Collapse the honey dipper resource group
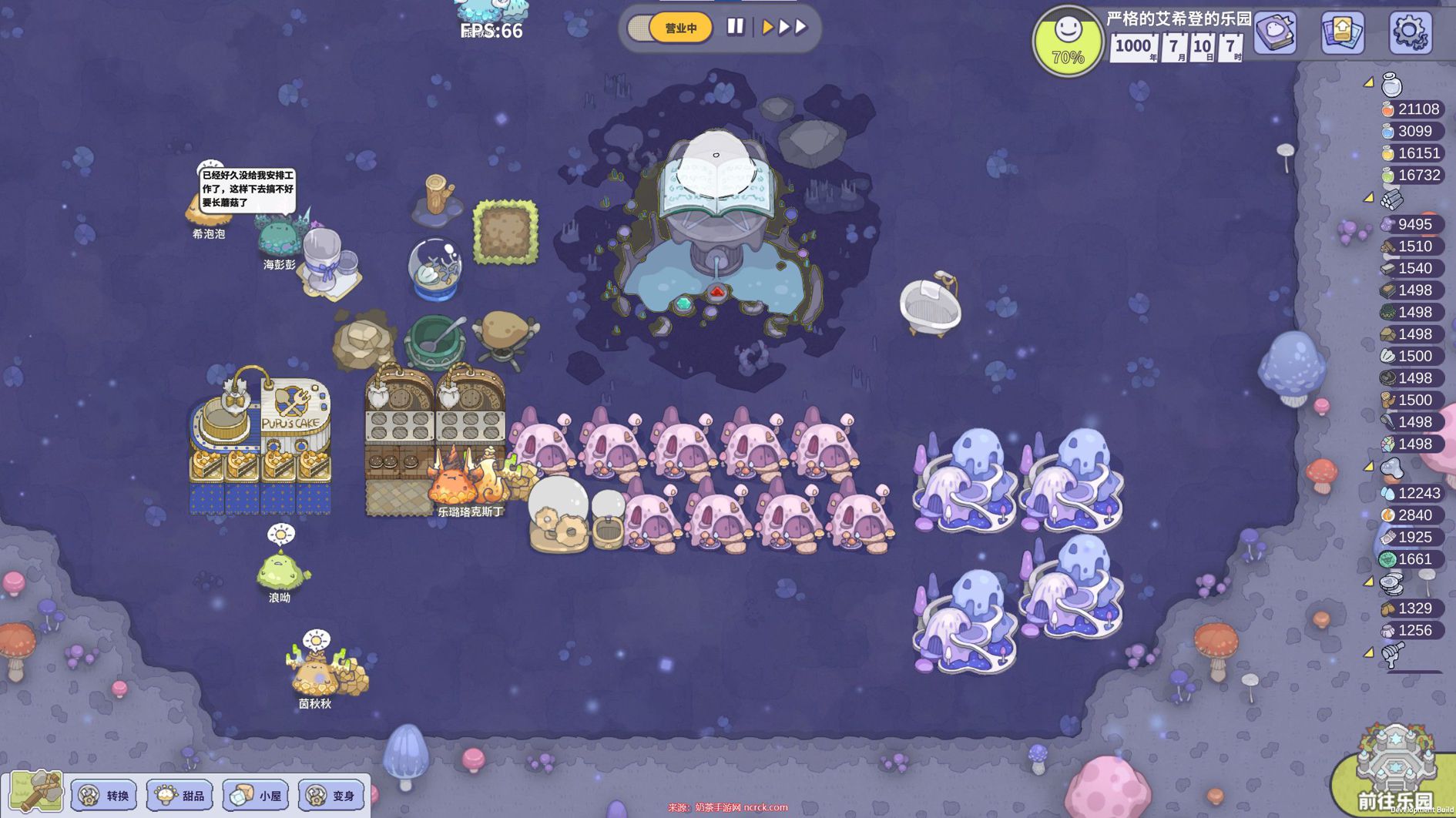1456x818 pixels. pos(1369,652)
